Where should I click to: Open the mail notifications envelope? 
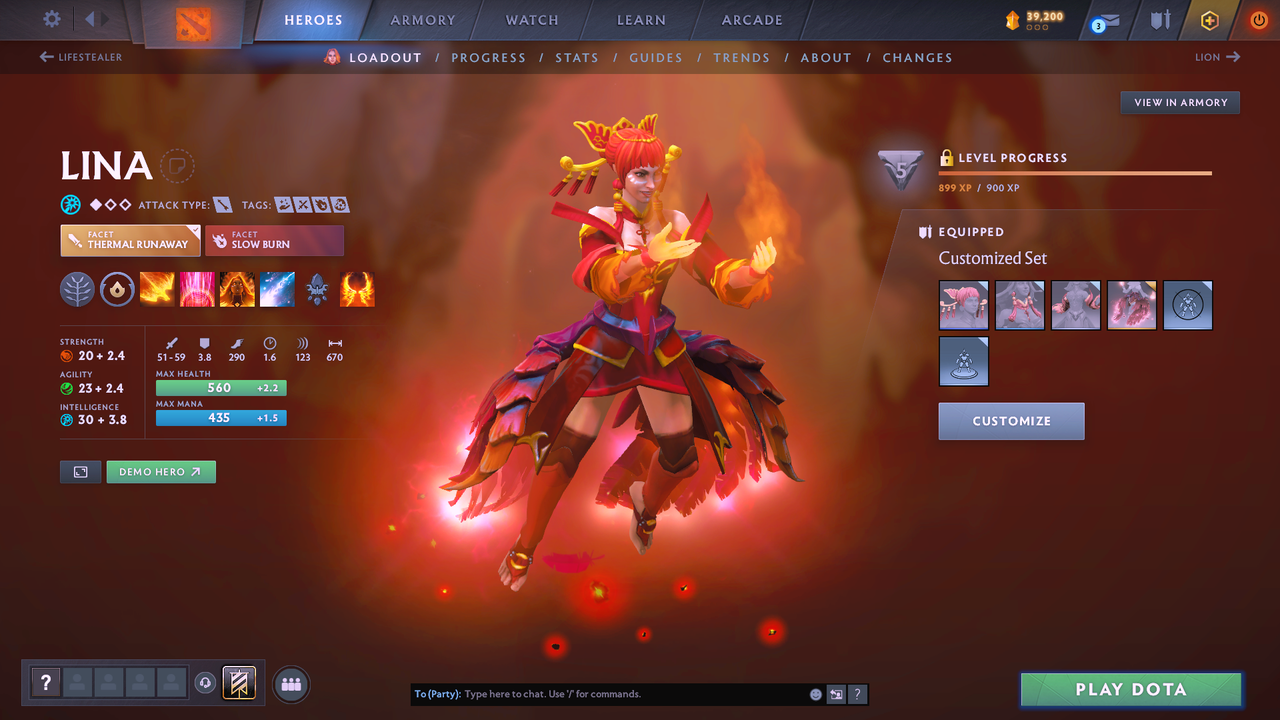pyautogui.click(x=1110, y=20)
